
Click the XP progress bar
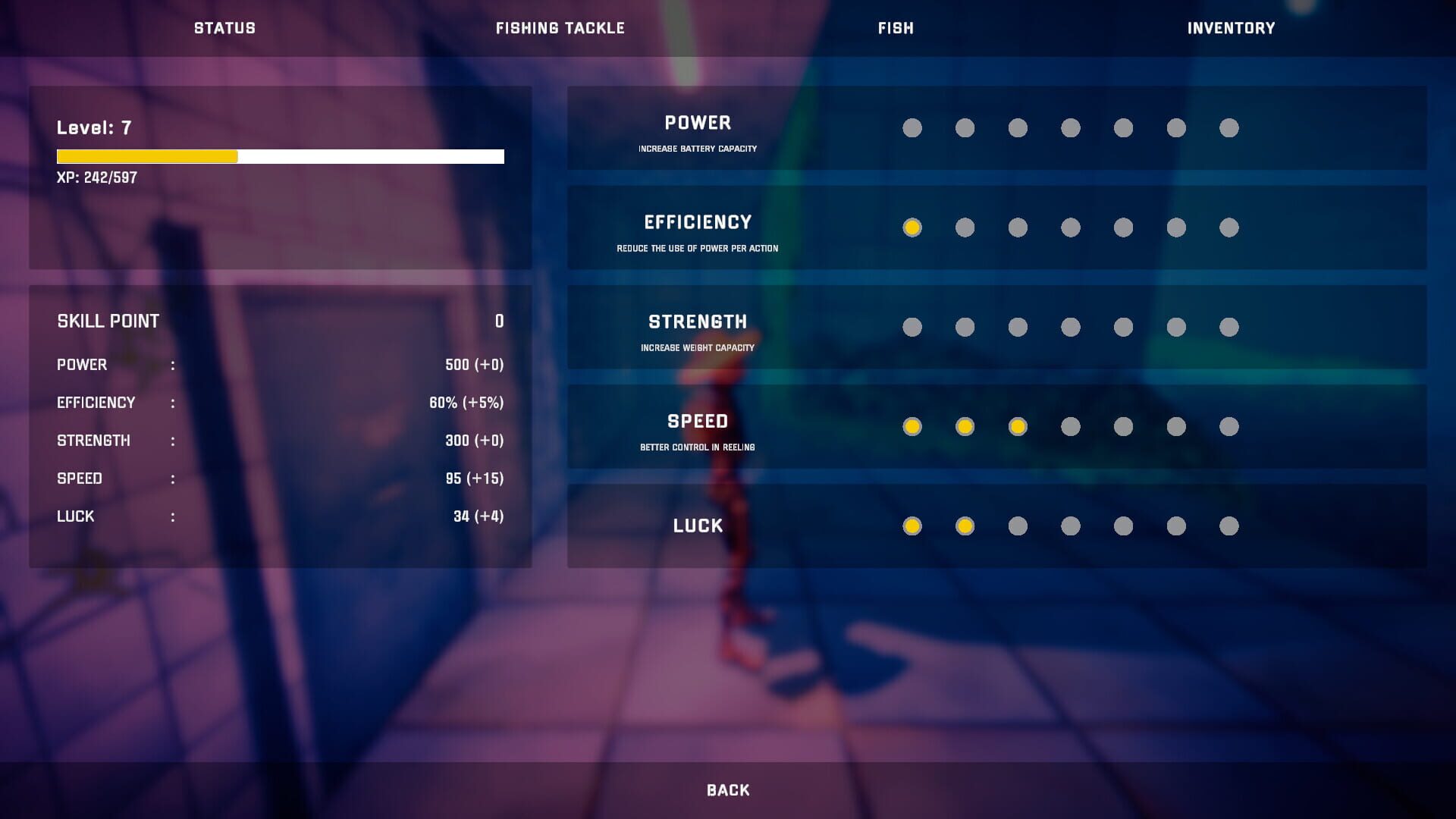coord(280,156)
